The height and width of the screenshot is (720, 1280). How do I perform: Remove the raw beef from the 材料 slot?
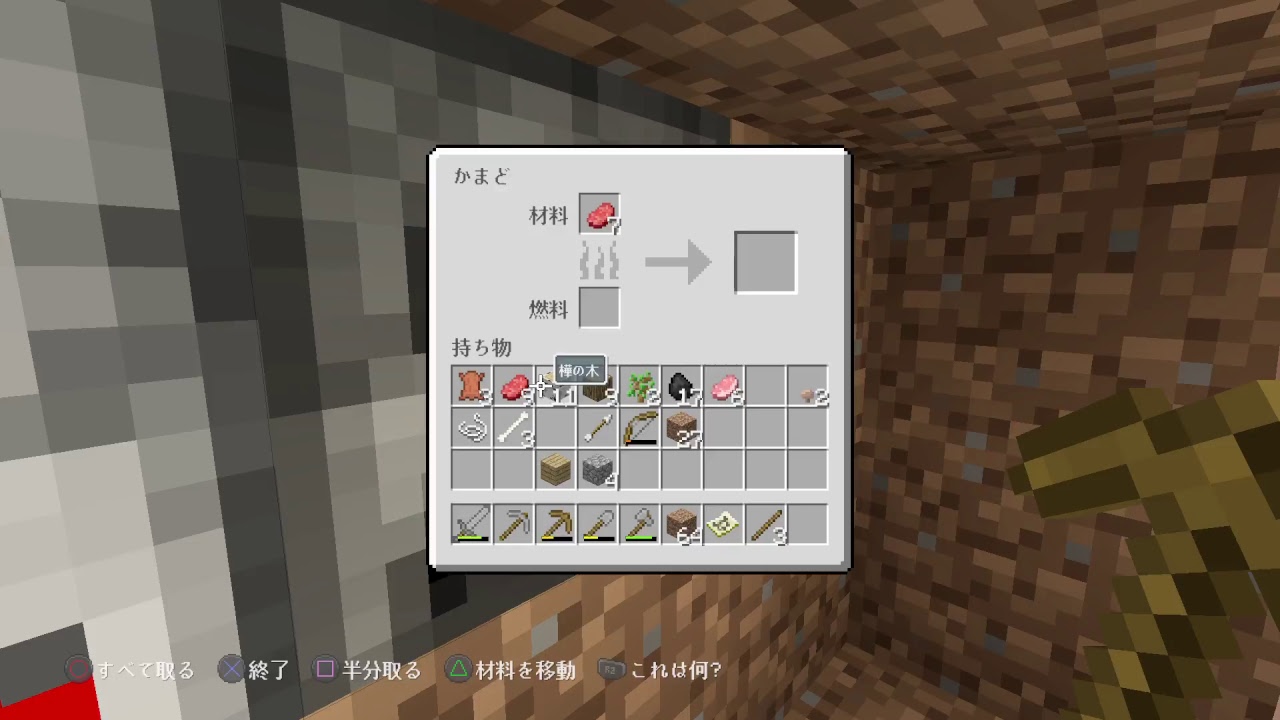click(599, 212)
